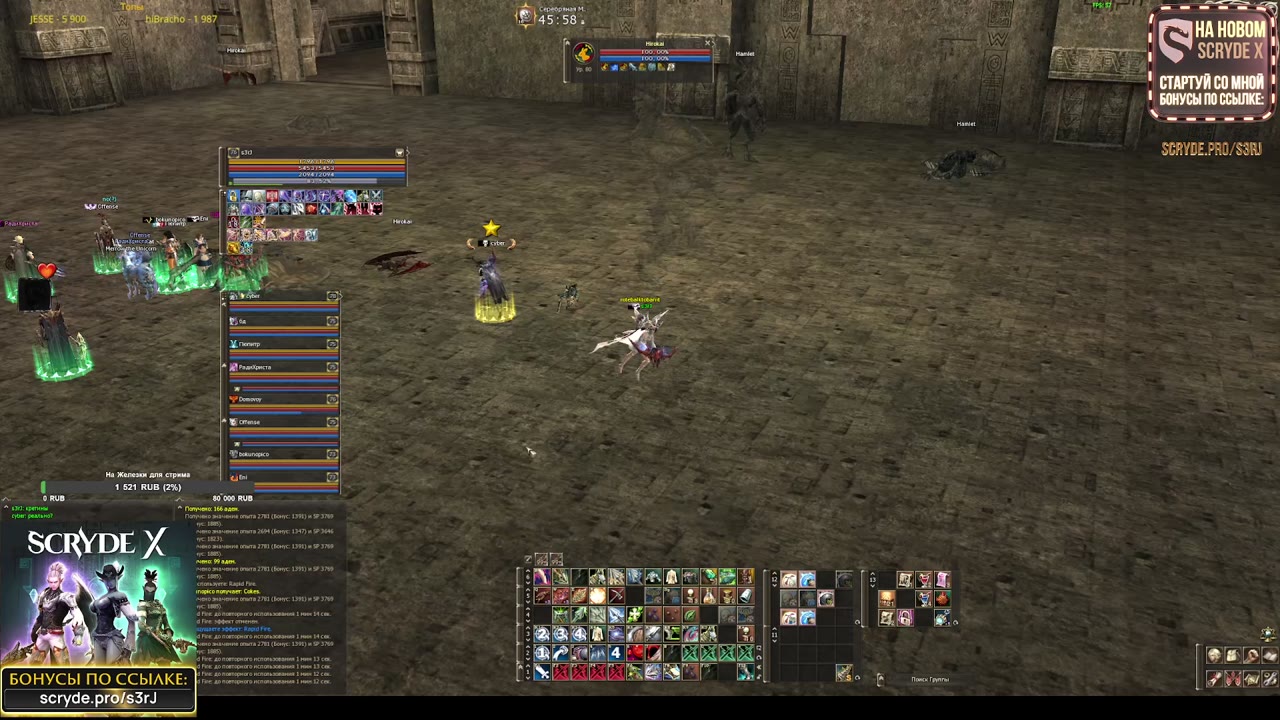Activate the green clover hotbar skill
The height and width of the screenshot is (720, 1280).
tap(634, 615)
